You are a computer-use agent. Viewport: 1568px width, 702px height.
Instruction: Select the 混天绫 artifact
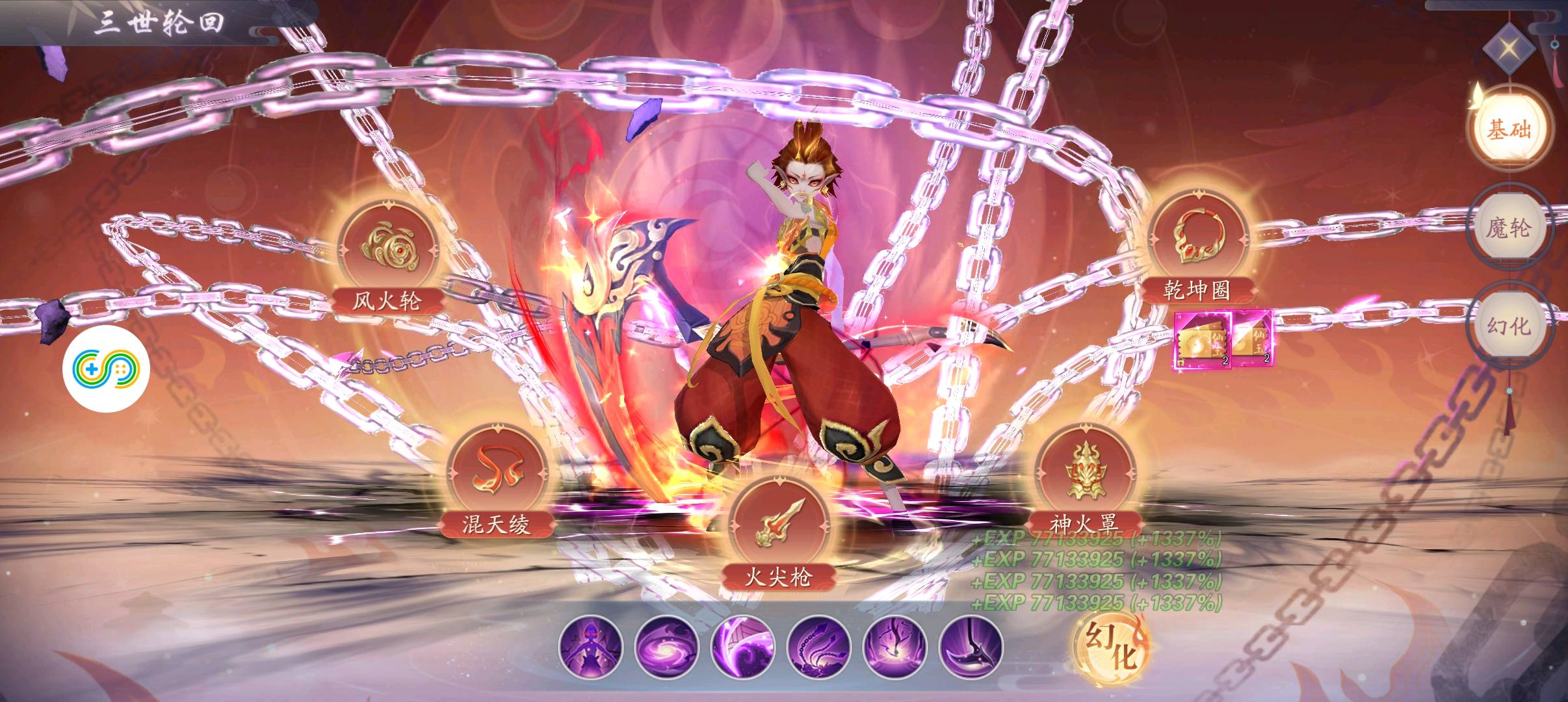click(x=496, y=474)
